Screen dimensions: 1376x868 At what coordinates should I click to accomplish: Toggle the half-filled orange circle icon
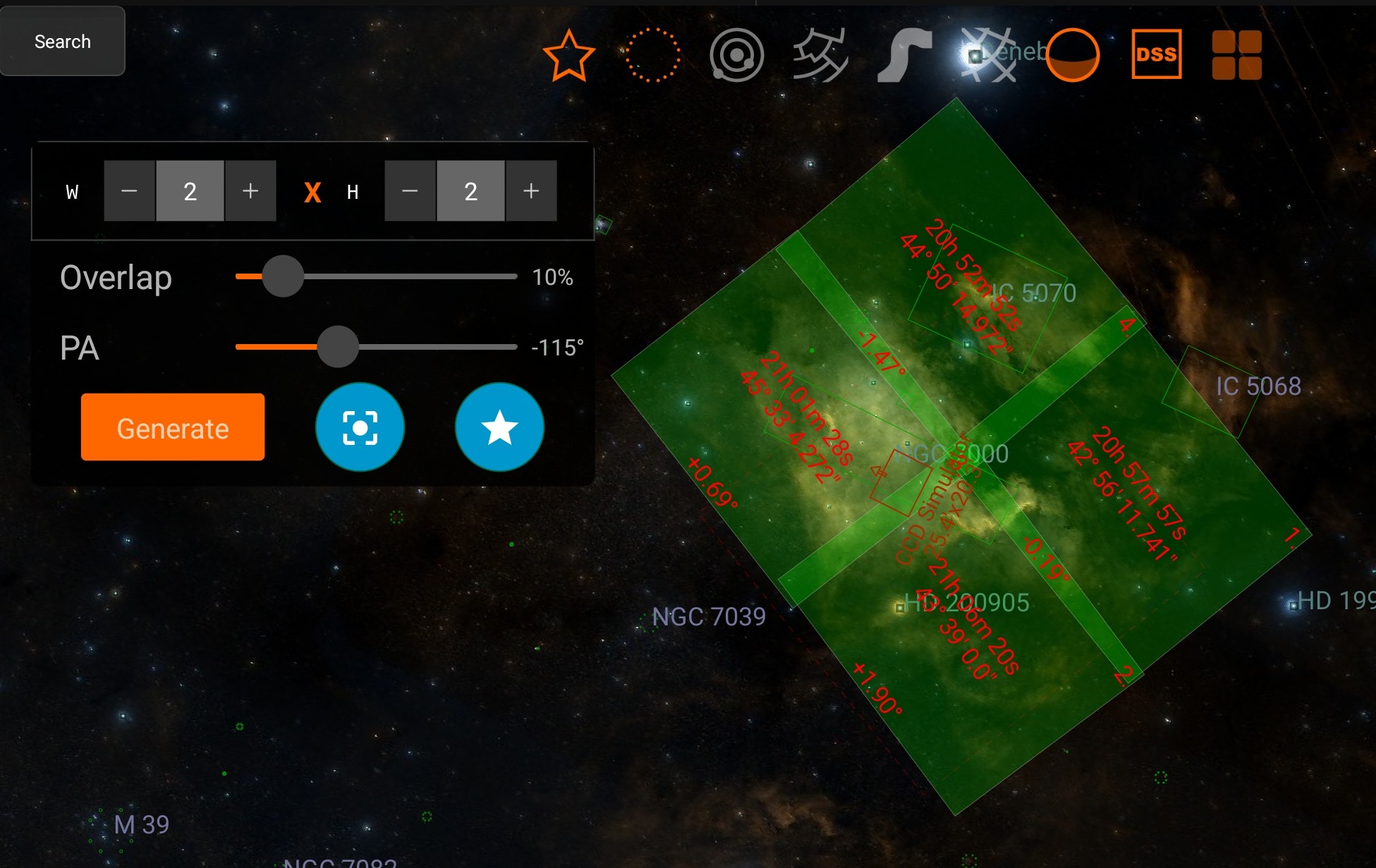(1072, 55)
